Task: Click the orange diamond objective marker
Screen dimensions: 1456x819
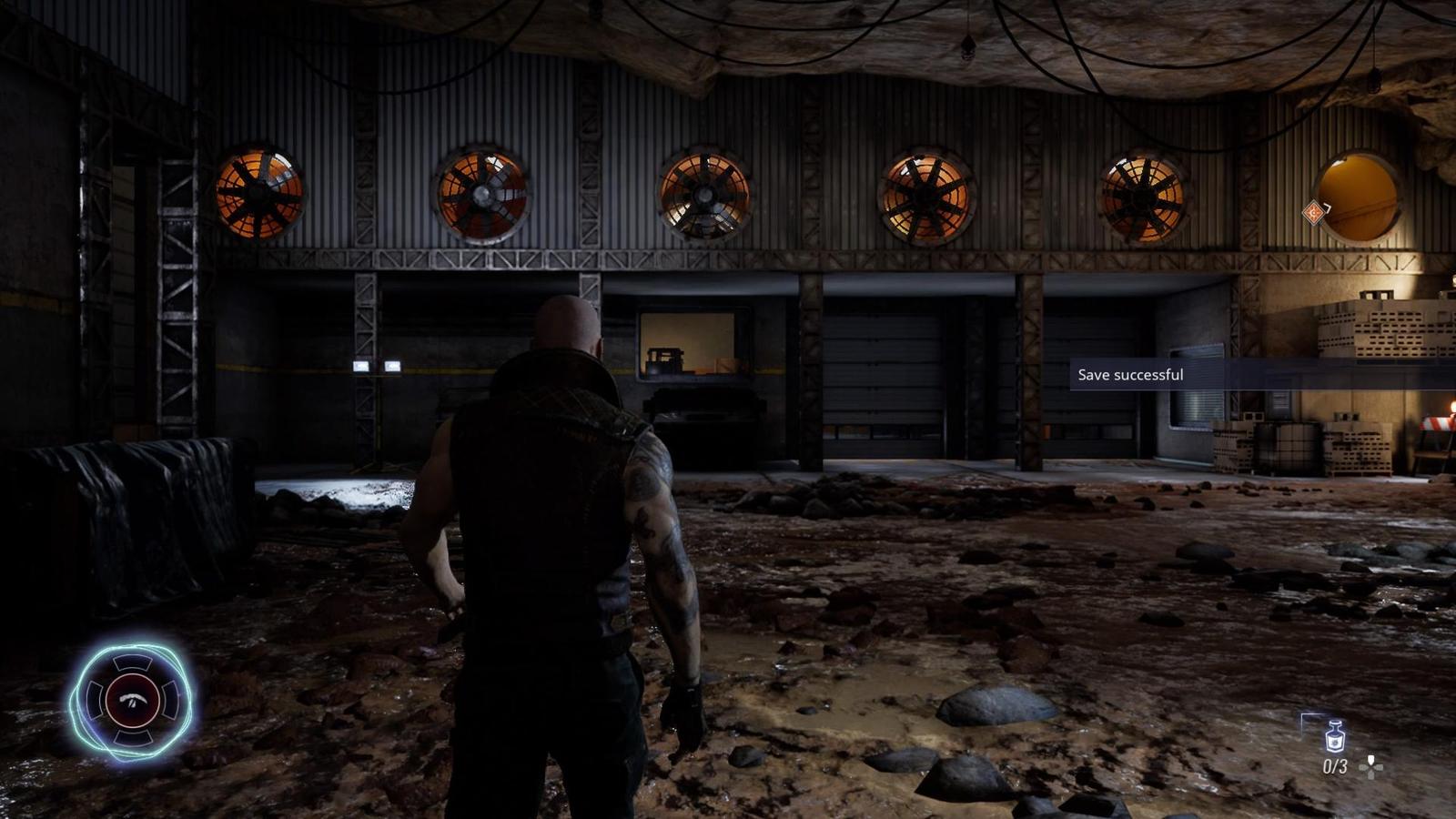Action: (1313, 213)
